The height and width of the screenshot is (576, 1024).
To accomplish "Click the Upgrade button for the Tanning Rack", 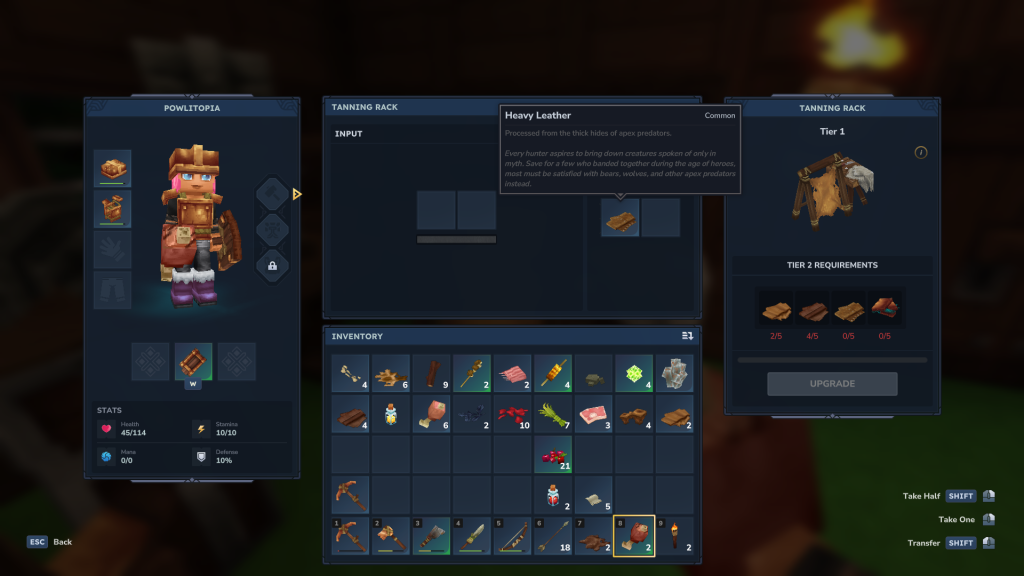I will [x=832, y=384].
